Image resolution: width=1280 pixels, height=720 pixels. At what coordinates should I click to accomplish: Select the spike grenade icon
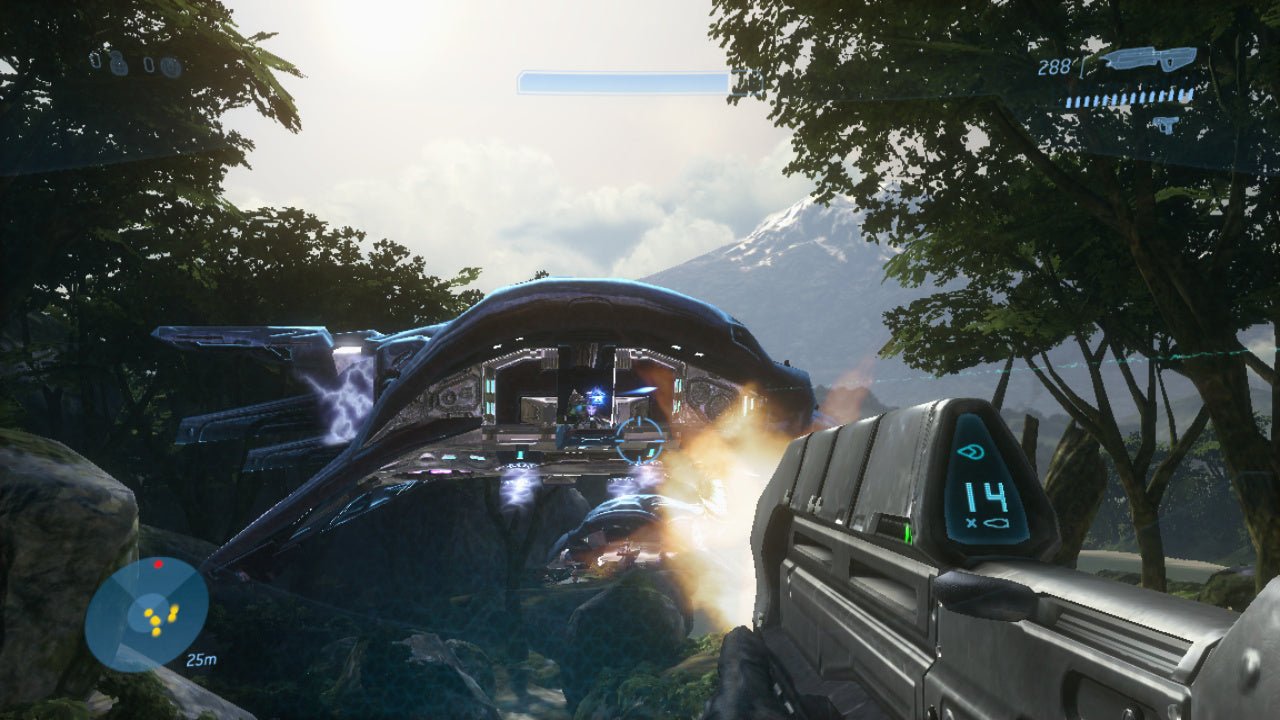[150, 64]
